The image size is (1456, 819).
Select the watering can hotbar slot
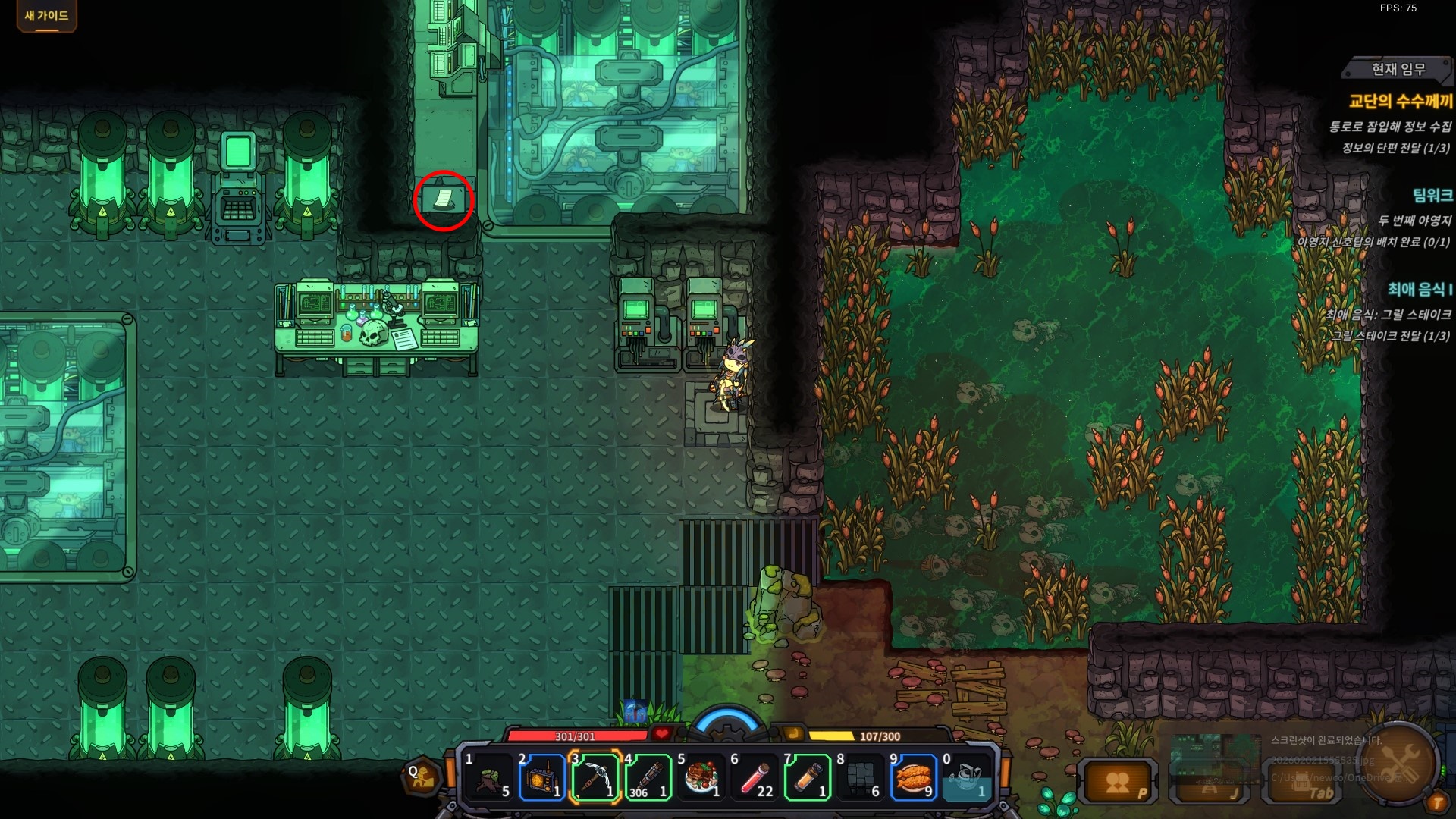coord(967,777)
